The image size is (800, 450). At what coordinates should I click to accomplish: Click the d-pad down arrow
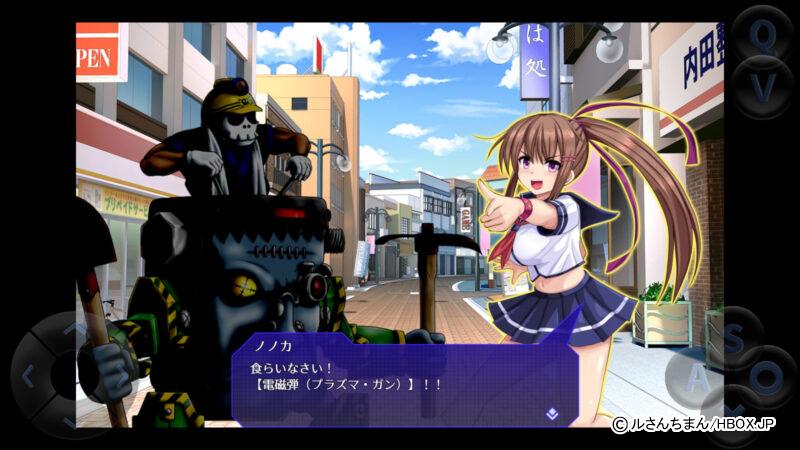tap(74, 420)
